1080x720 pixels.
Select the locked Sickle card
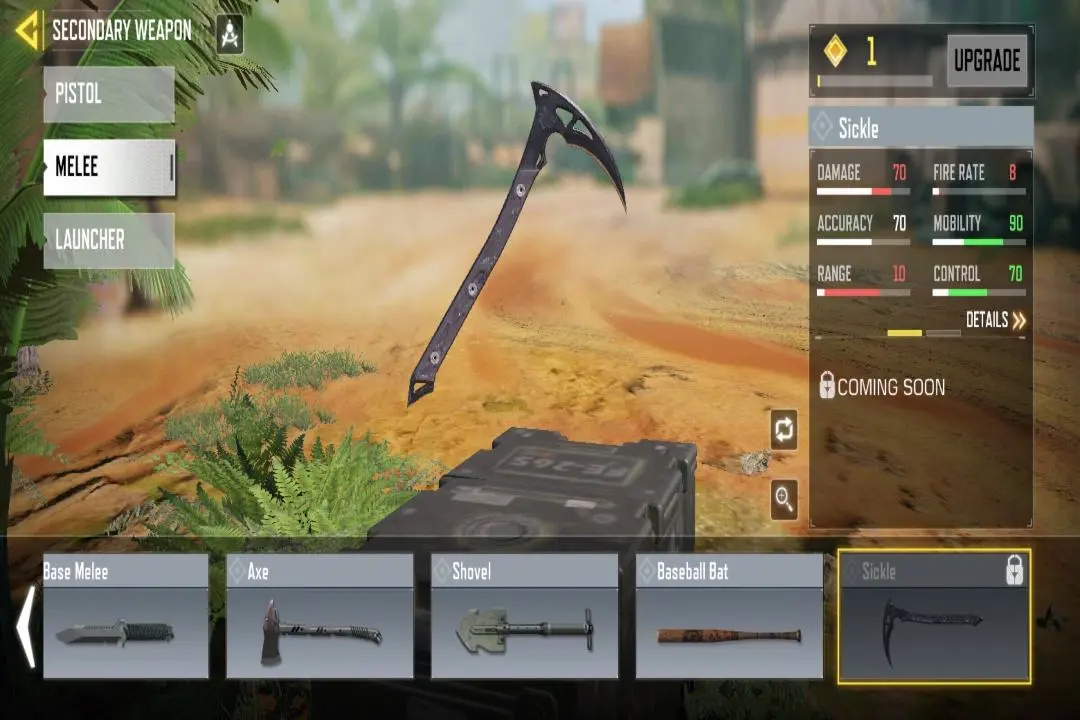[934, 616]
